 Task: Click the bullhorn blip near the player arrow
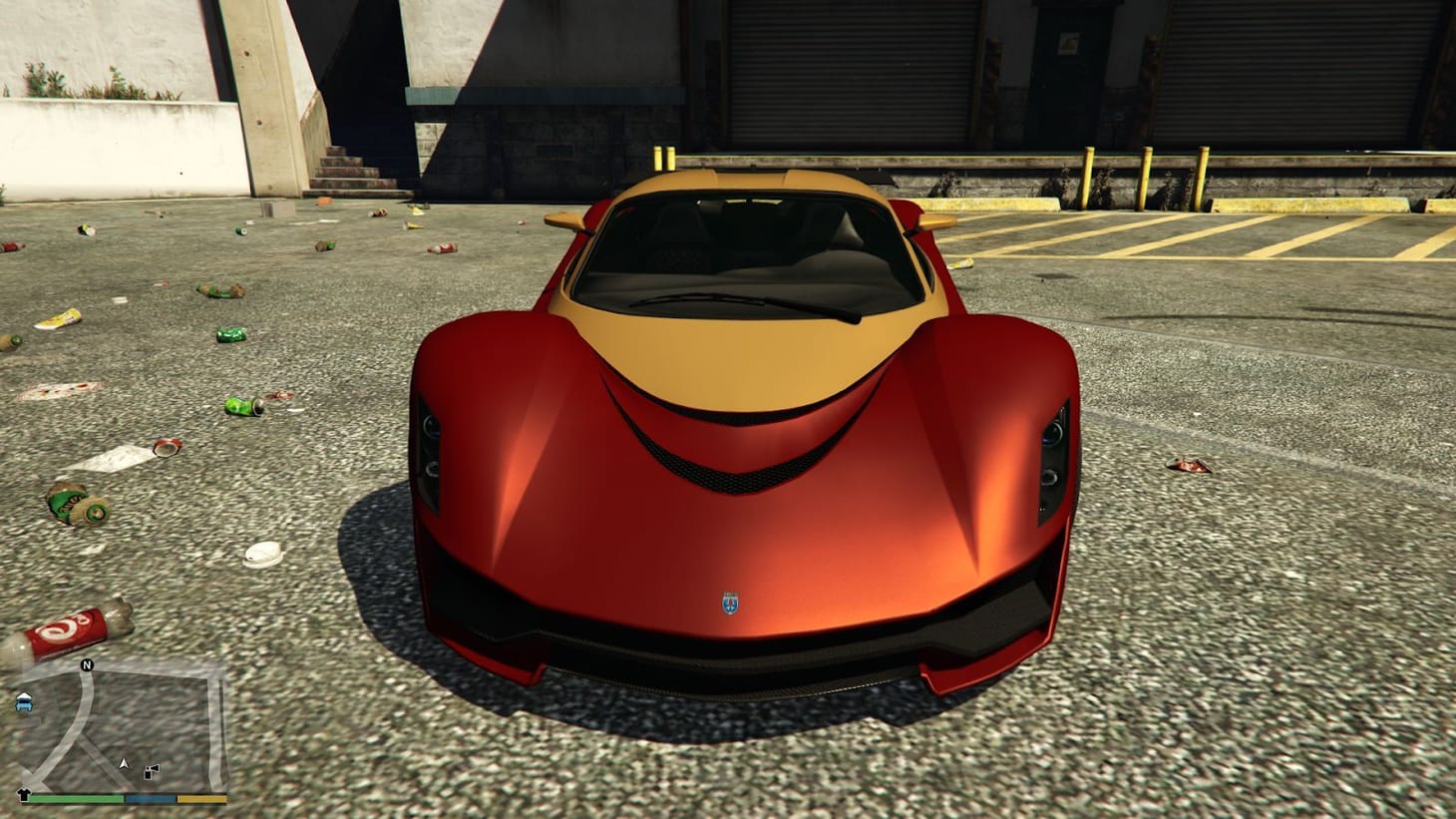(151, 770)
